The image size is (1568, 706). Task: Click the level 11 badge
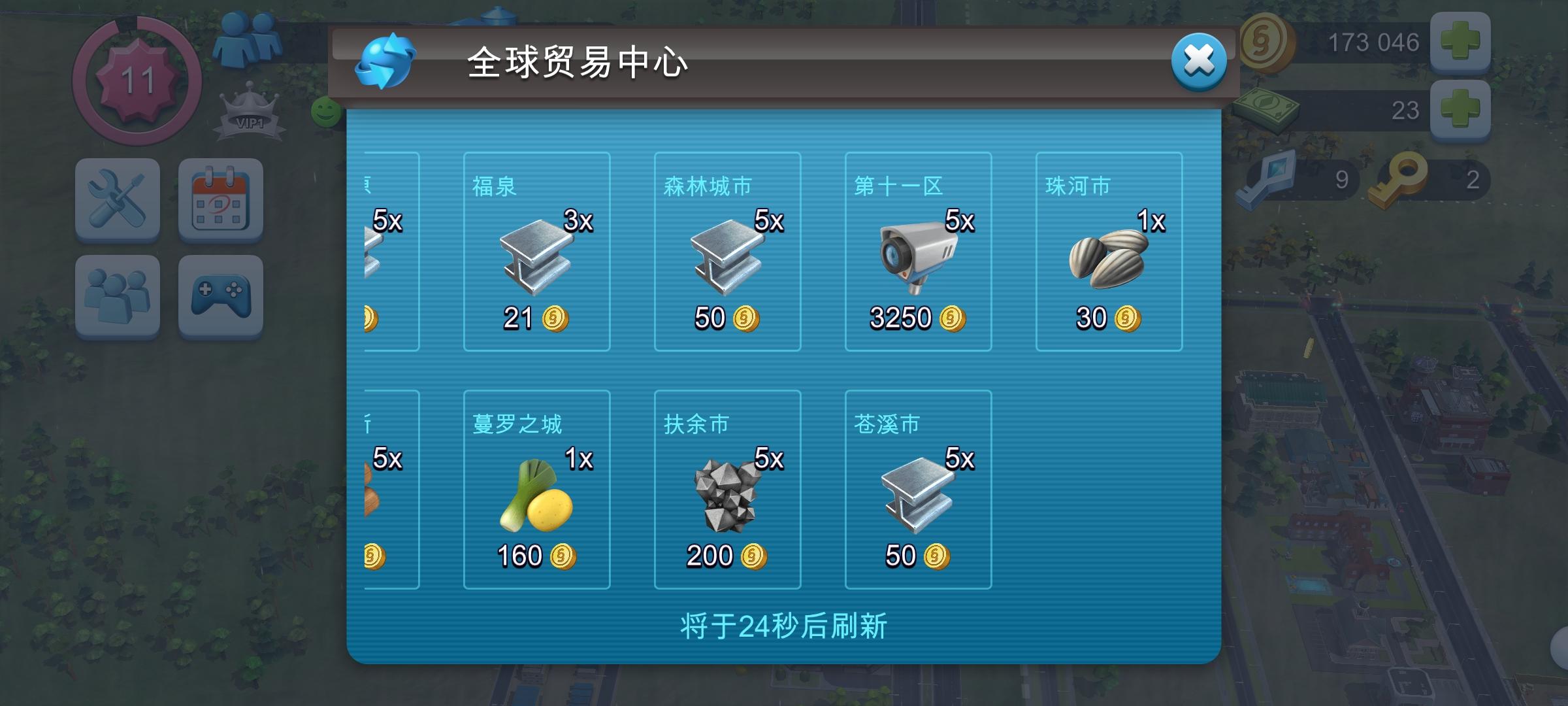[139, 82]
